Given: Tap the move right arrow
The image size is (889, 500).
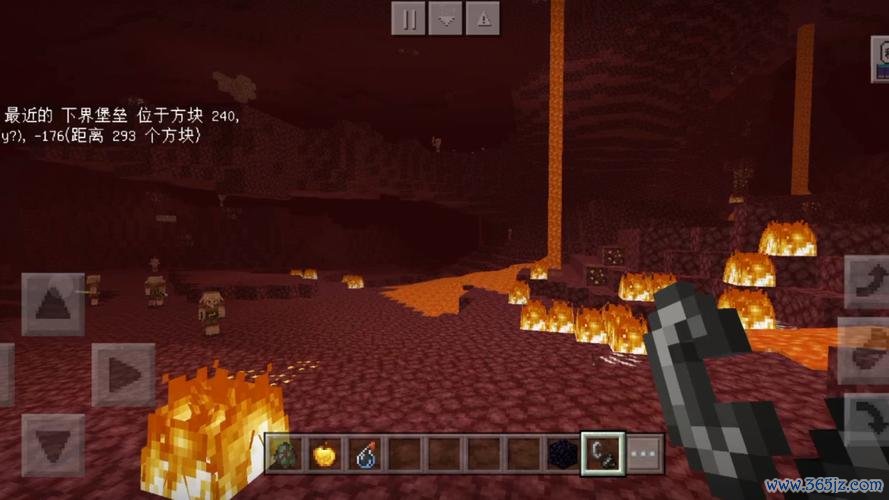Looking at the screenshot, I should [122, 374].
